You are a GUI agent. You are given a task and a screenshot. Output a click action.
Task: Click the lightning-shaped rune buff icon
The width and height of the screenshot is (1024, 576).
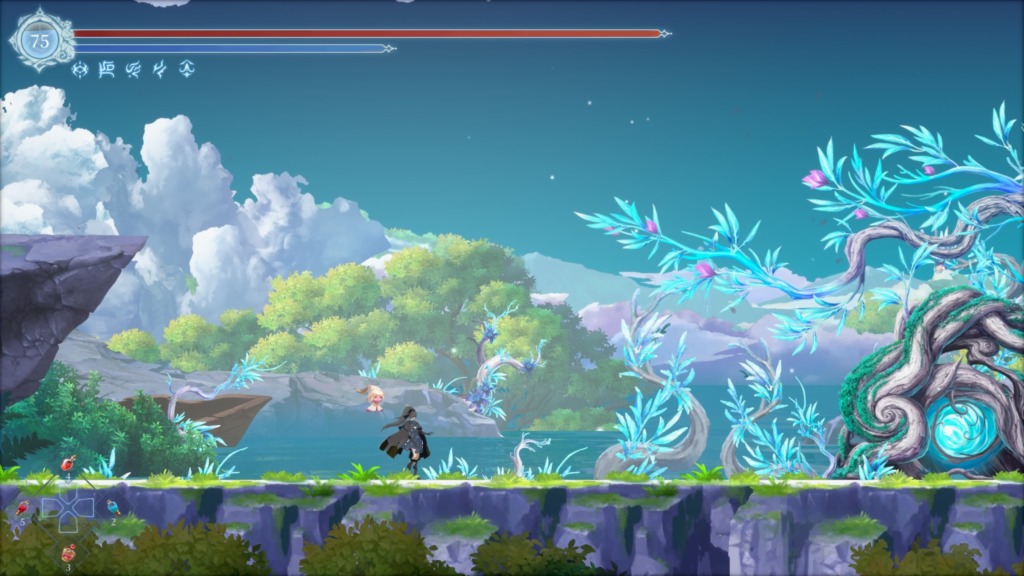click(x=159, y=69)
